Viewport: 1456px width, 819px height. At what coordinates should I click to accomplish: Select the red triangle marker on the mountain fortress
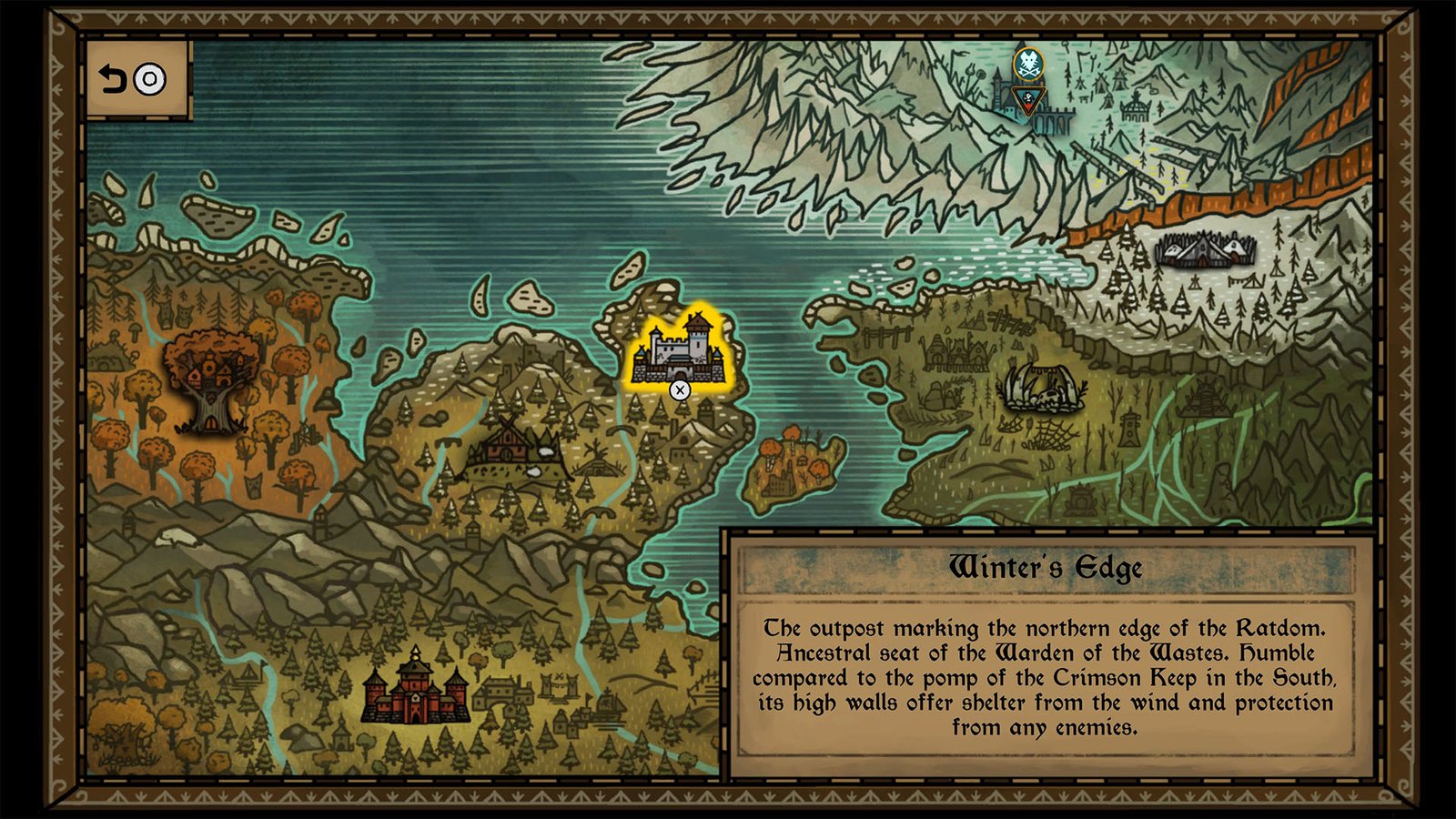pos(1029,102)
